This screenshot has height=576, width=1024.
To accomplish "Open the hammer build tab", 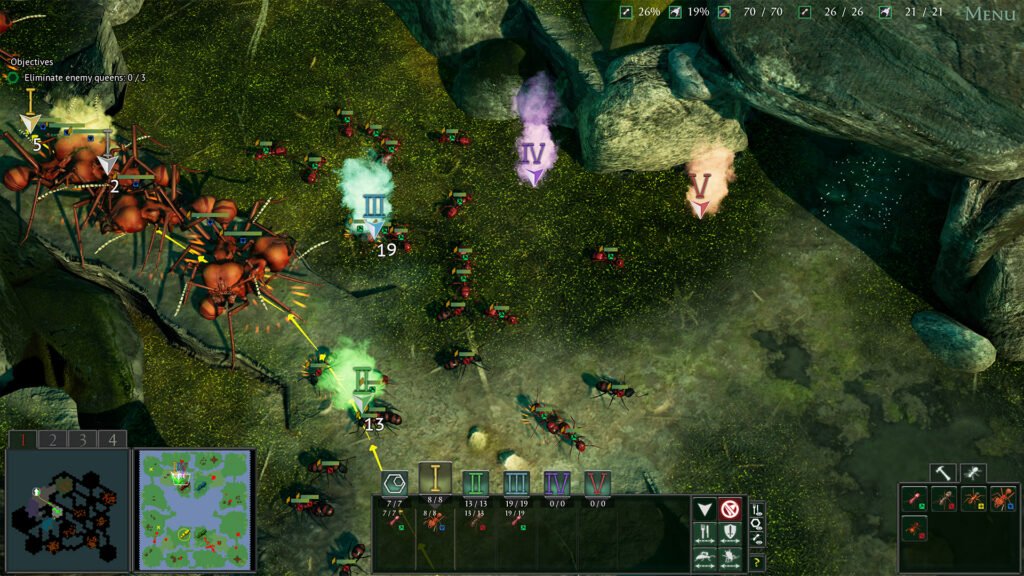I will click(942, 472).
